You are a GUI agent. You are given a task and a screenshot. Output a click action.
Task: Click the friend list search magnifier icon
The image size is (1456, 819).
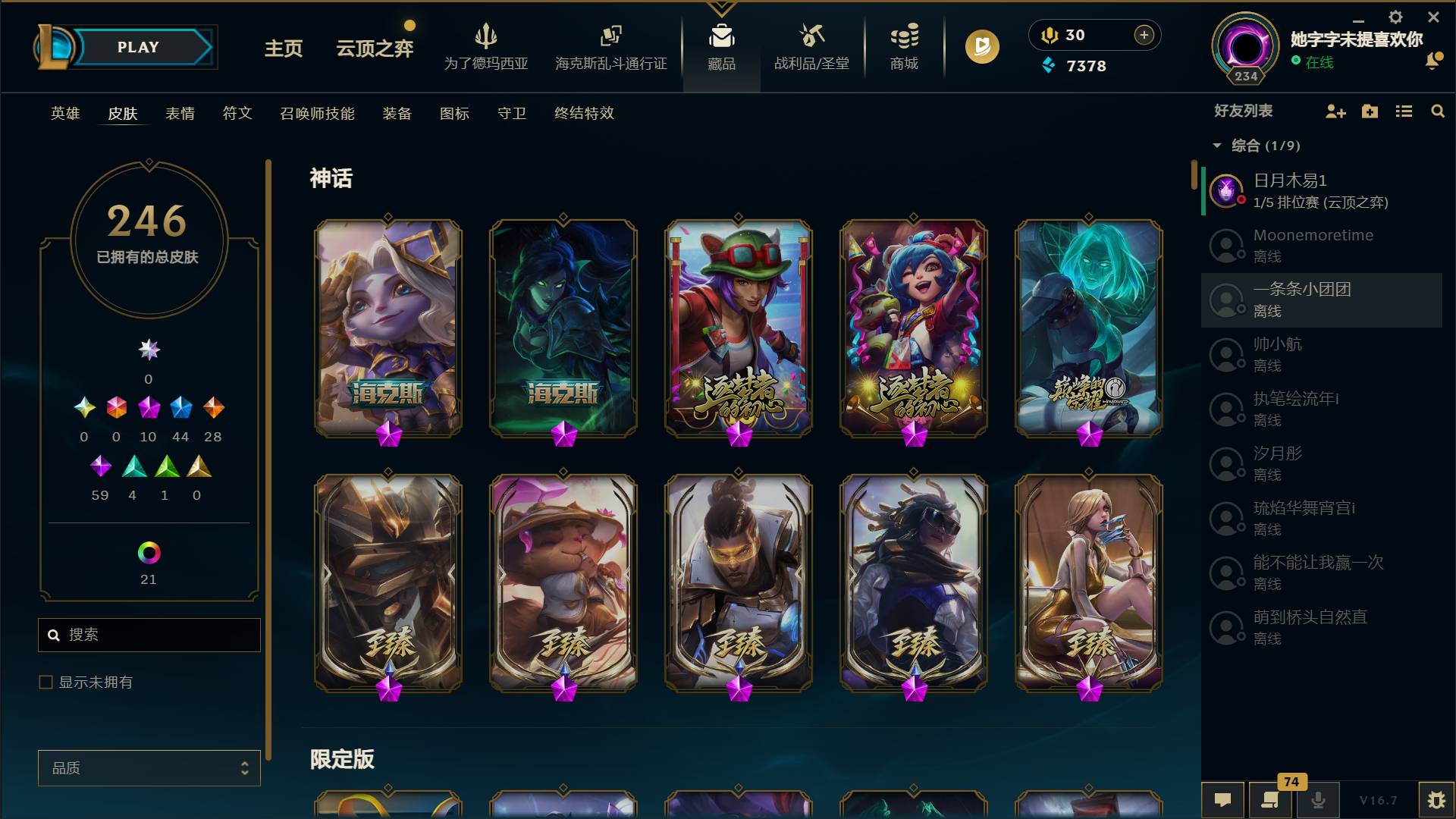[x=1438, y=111]
